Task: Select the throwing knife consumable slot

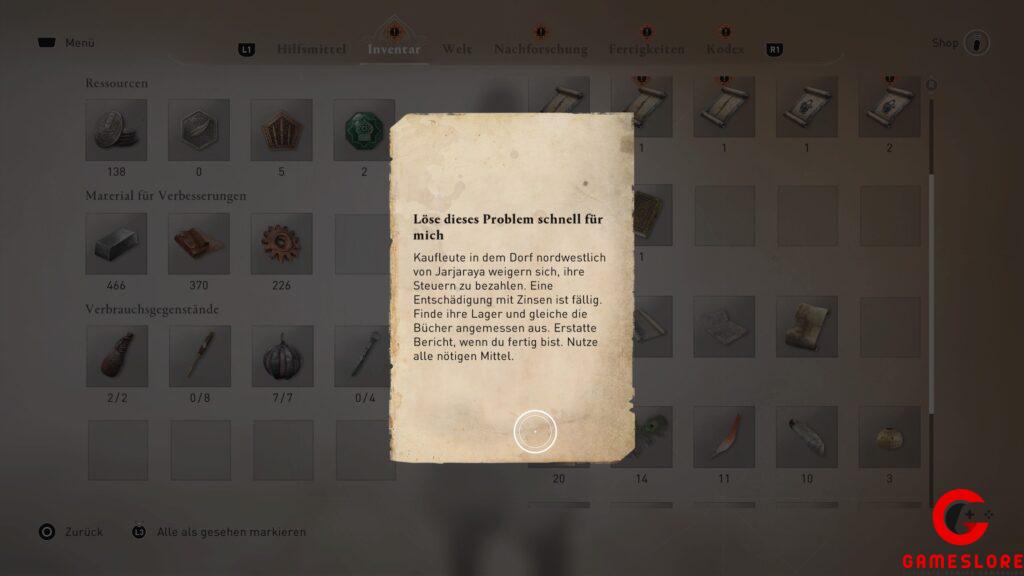Action: coord(199,356)
